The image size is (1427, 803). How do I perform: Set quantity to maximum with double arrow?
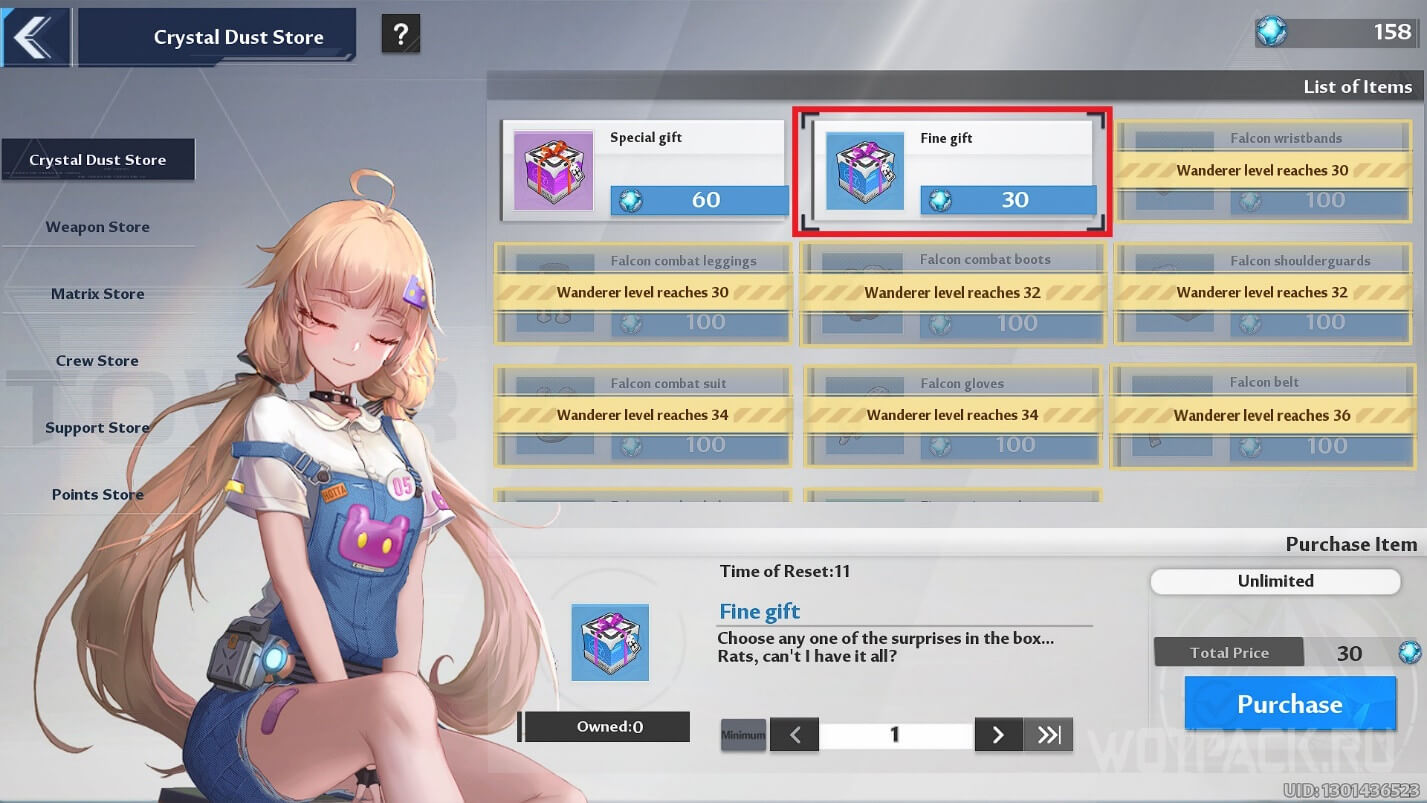[x=1048, y=735]
